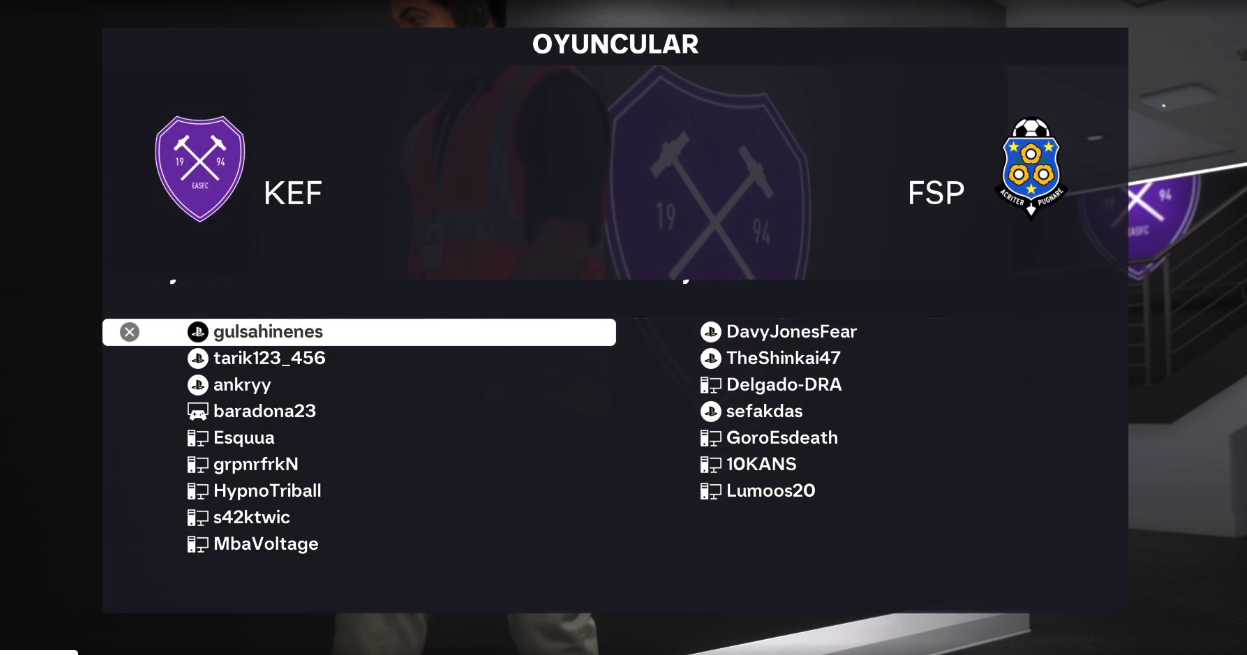Viewport: 1247px width, 655px height.
Task: Highlight the baradona23 player entry
Action: (x=264, y=411)
